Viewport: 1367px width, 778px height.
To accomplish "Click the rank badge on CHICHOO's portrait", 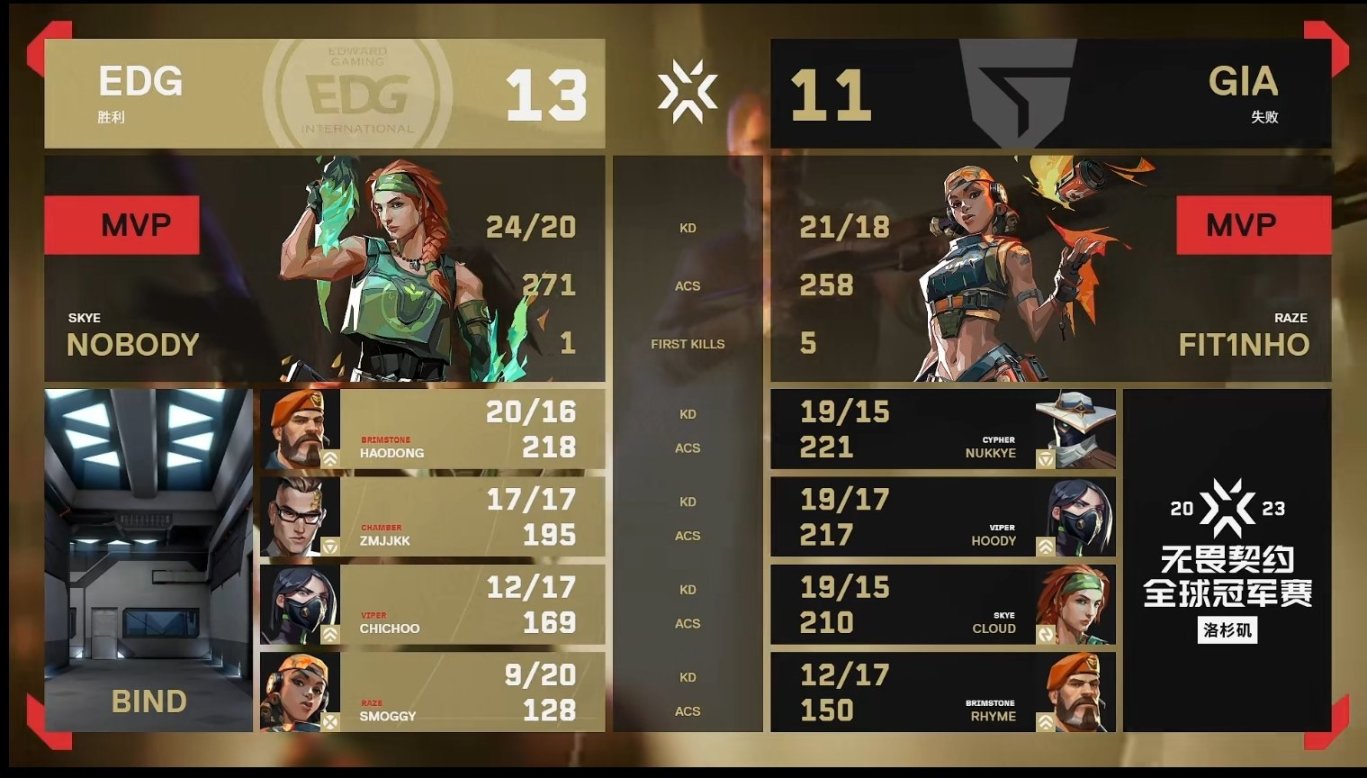I will (x=332, y=631).
